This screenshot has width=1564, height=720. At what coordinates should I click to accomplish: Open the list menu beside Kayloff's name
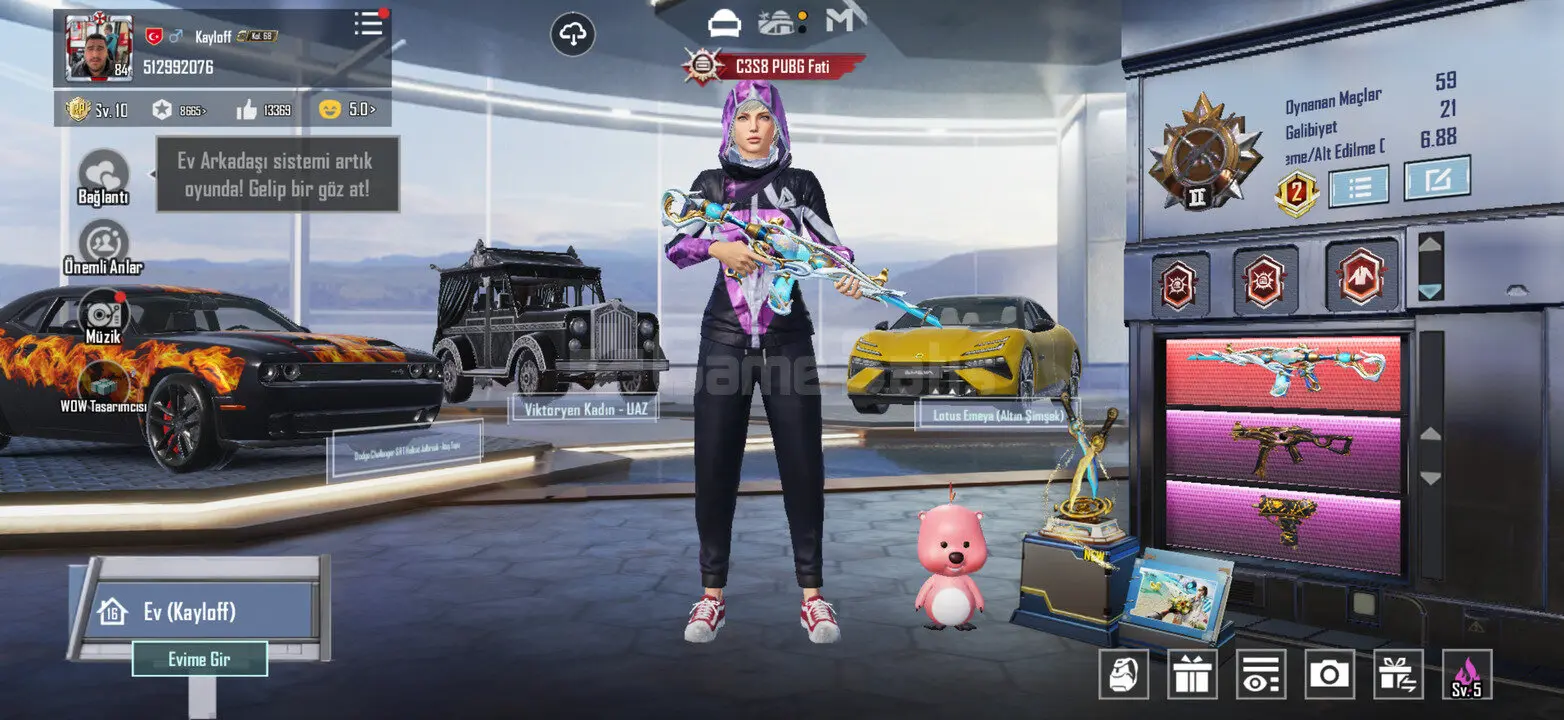369,25
